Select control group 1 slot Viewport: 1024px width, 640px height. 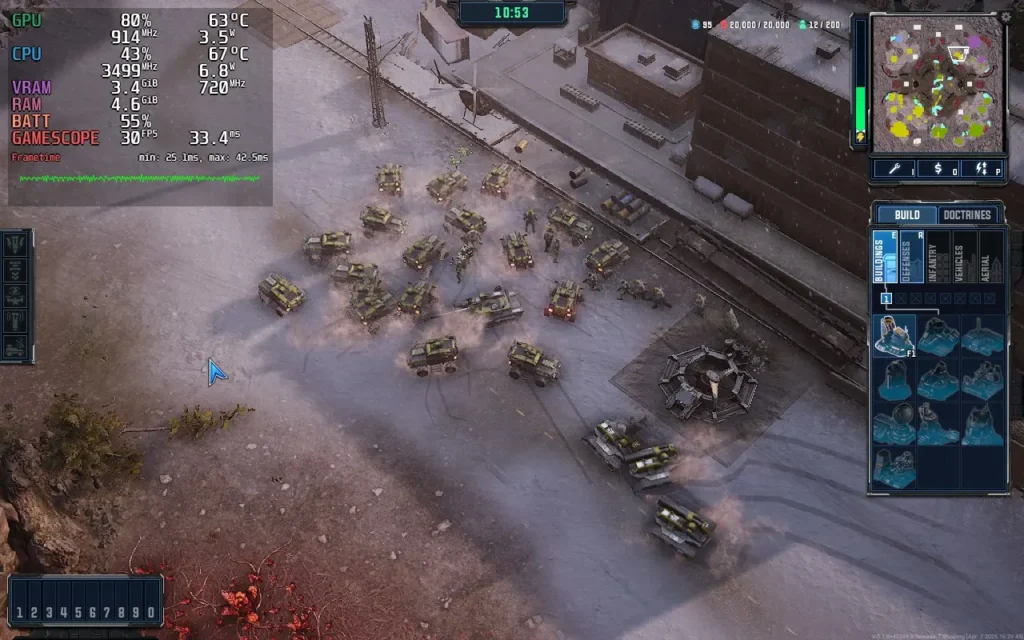(x=20, y=612)
